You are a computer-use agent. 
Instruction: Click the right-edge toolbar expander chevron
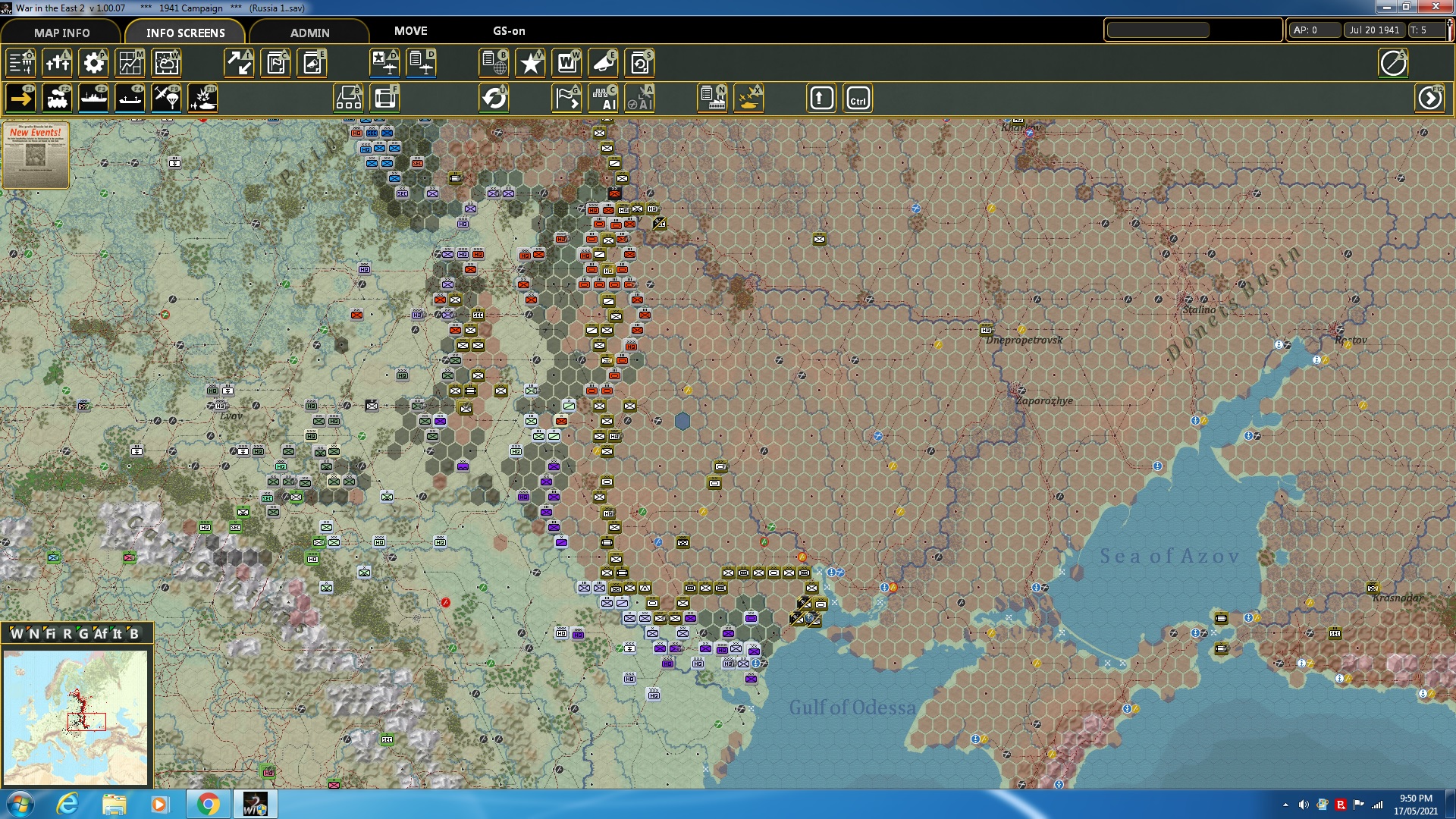click(x=1430, y=99)
